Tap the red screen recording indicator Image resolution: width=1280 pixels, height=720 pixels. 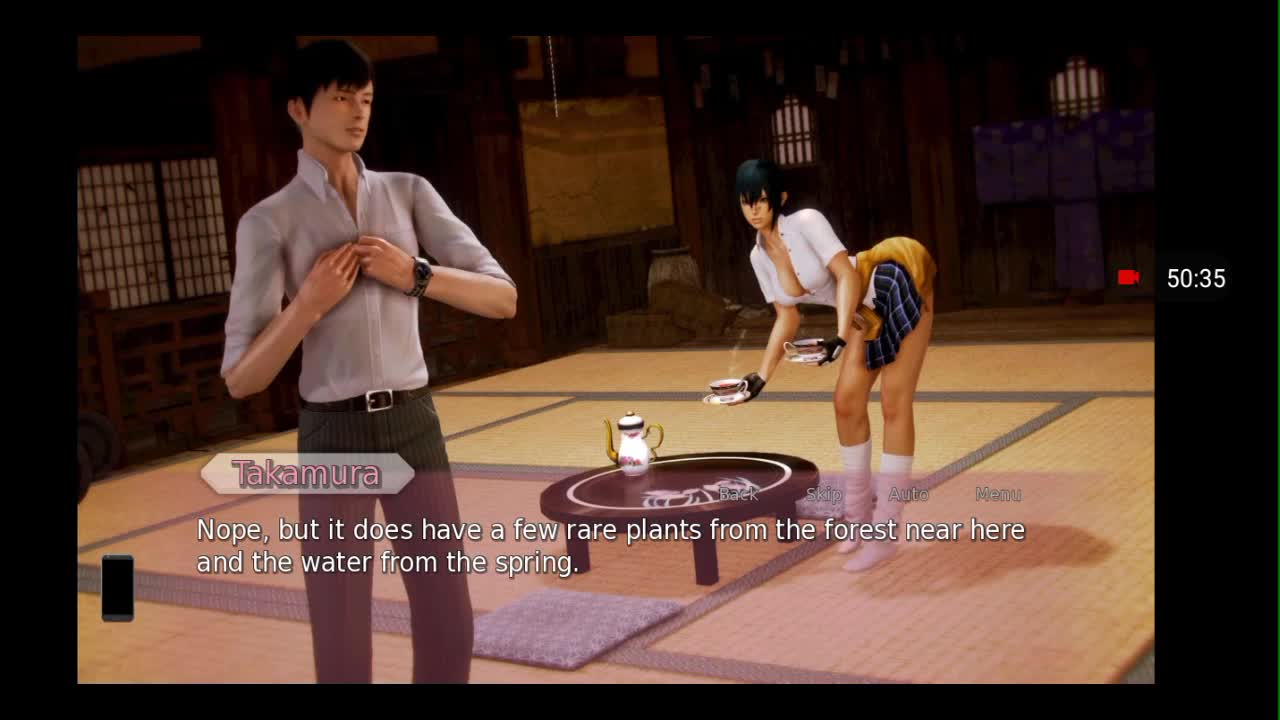[x=1129, y=278]
